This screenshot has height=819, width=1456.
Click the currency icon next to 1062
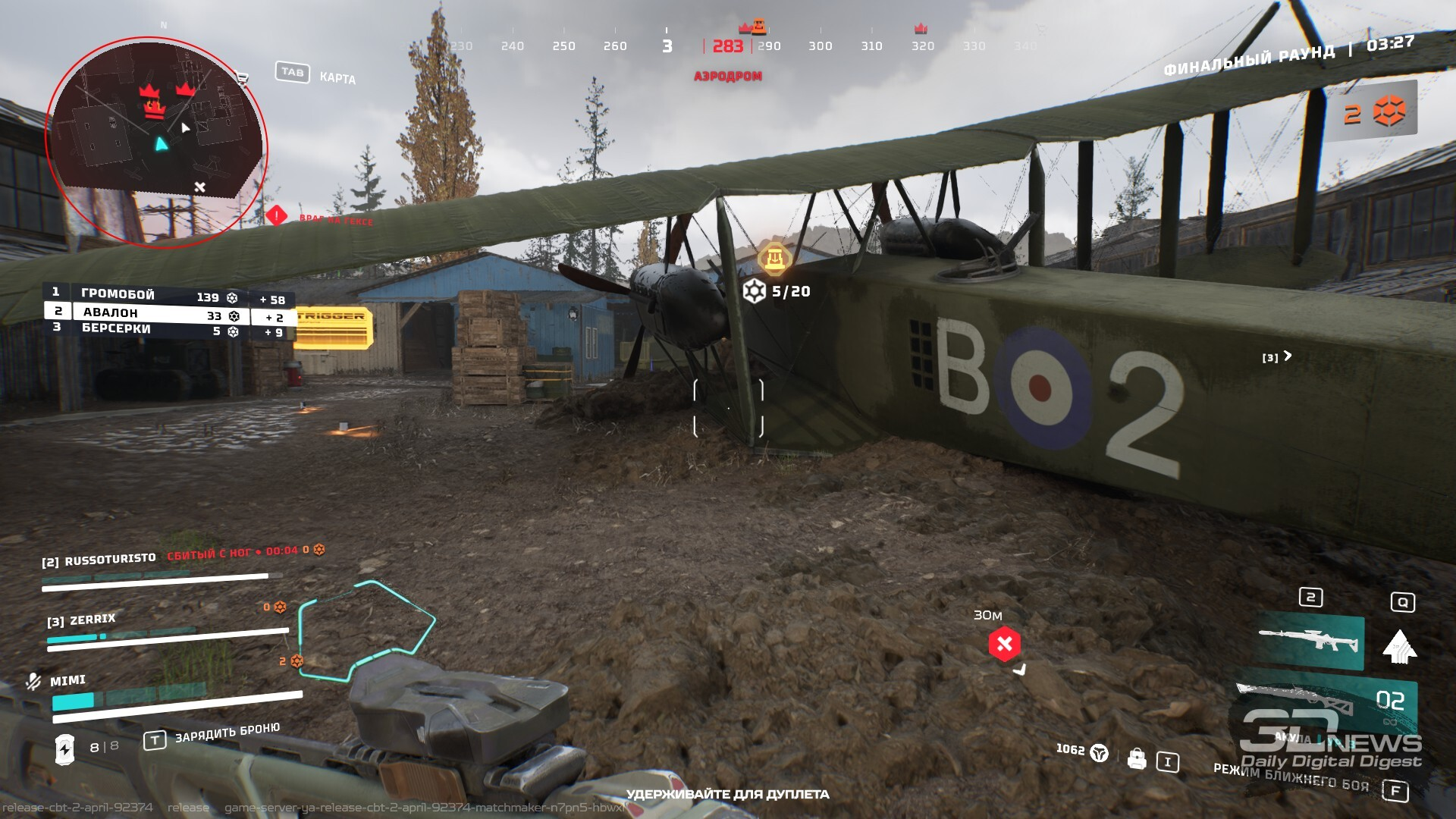click(1099, 753)
